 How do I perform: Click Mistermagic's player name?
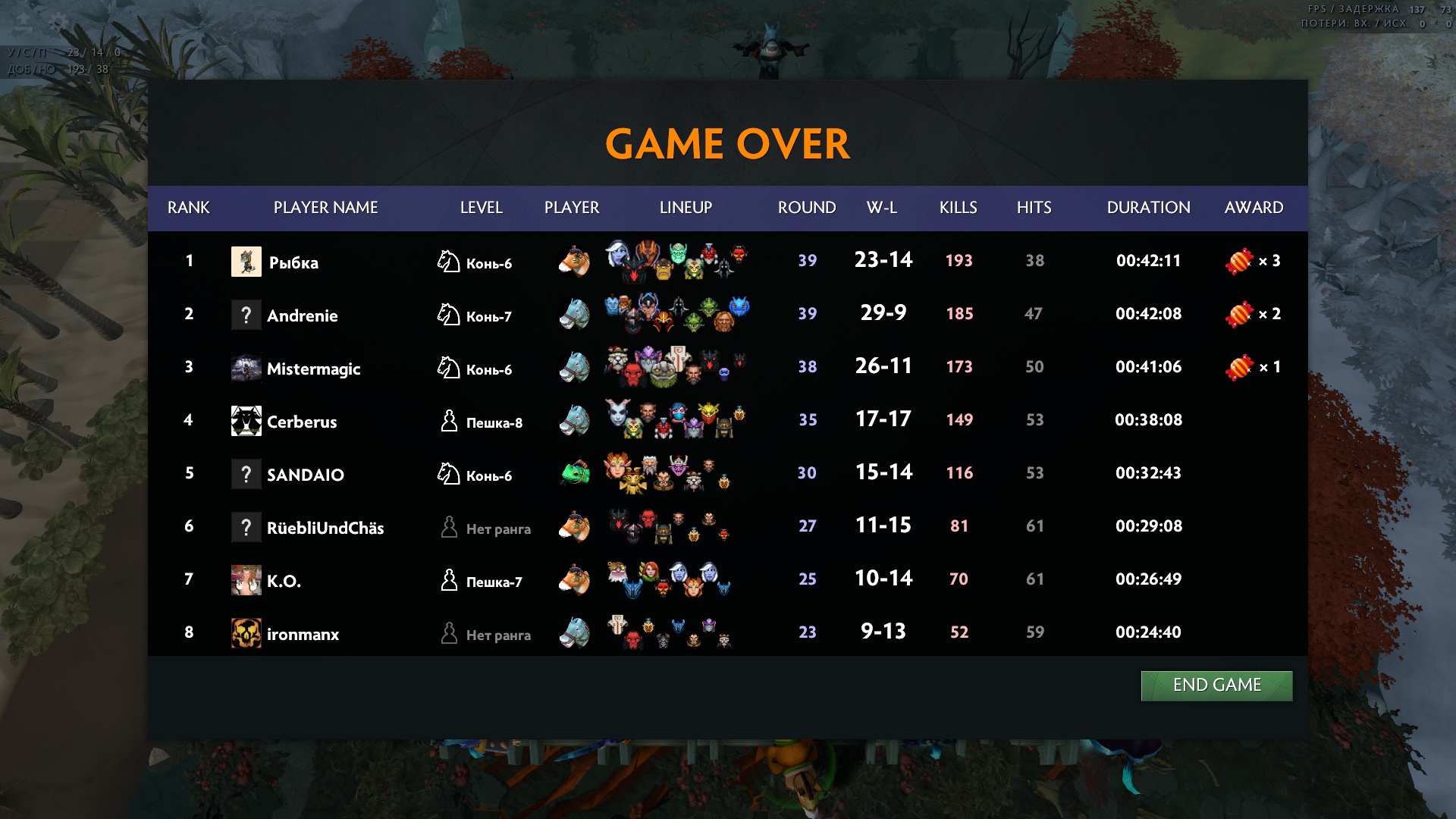click(x=313, y=369)
